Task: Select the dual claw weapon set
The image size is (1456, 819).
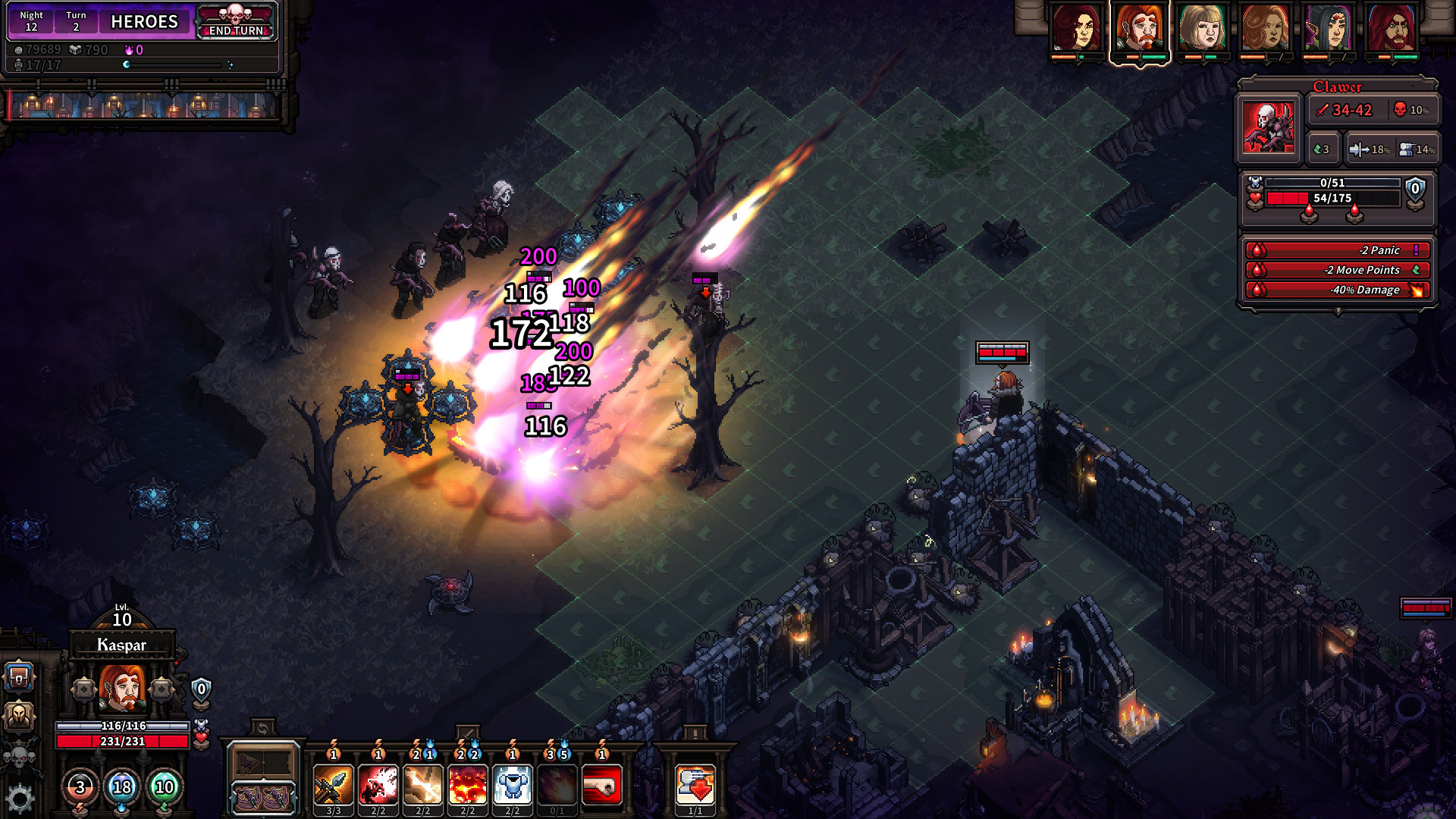Action: 263,797
